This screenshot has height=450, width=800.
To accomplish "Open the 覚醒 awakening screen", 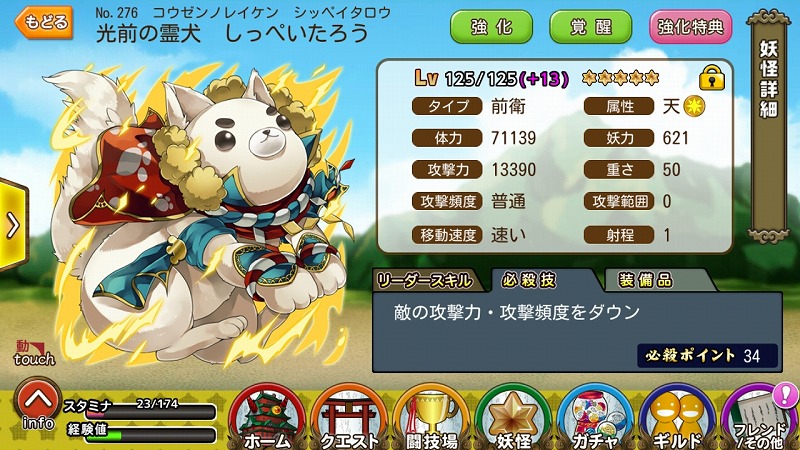I will (x=589, y=27).
